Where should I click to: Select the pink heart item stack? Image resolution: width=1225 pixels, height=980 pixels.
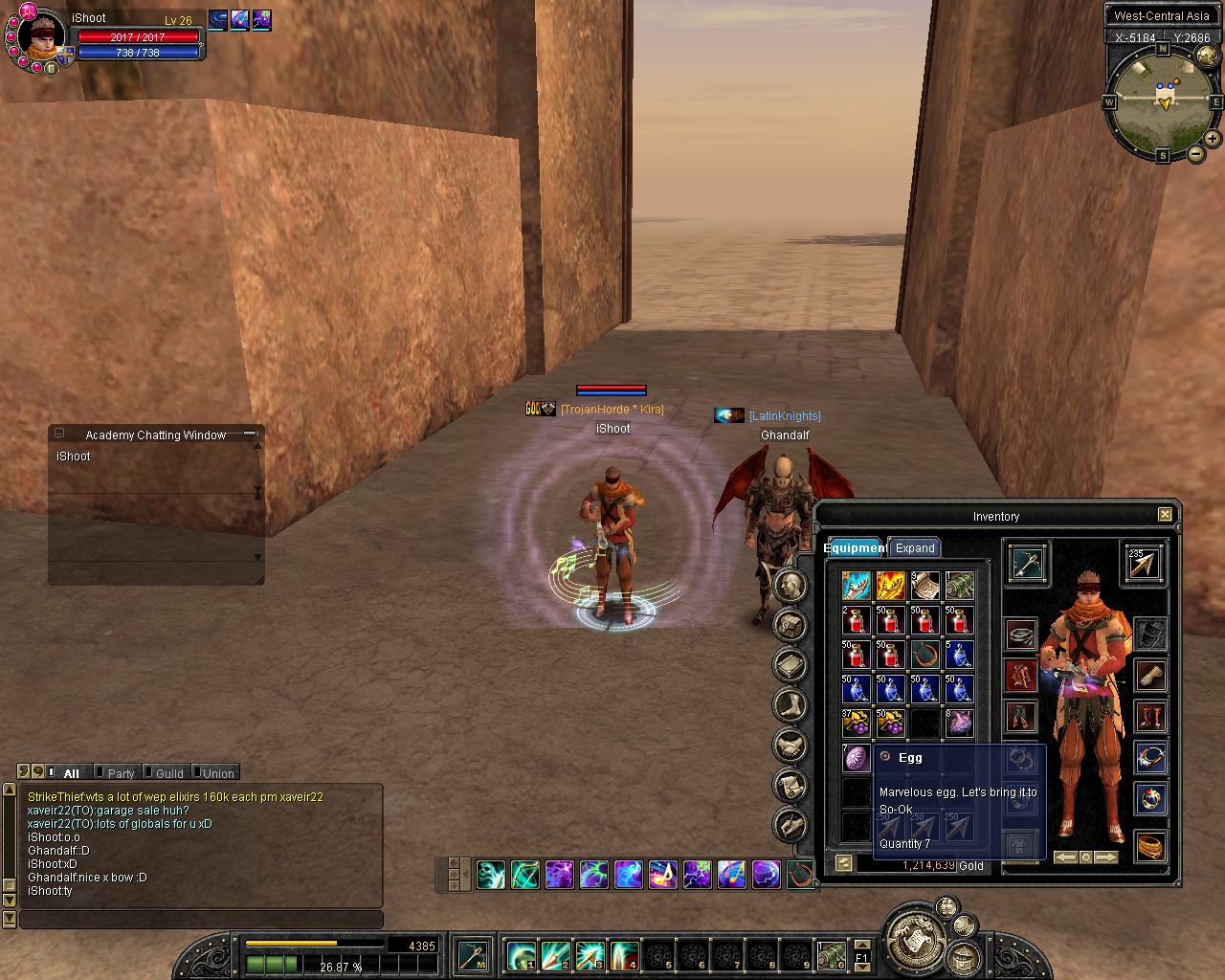tap(959, 723)
